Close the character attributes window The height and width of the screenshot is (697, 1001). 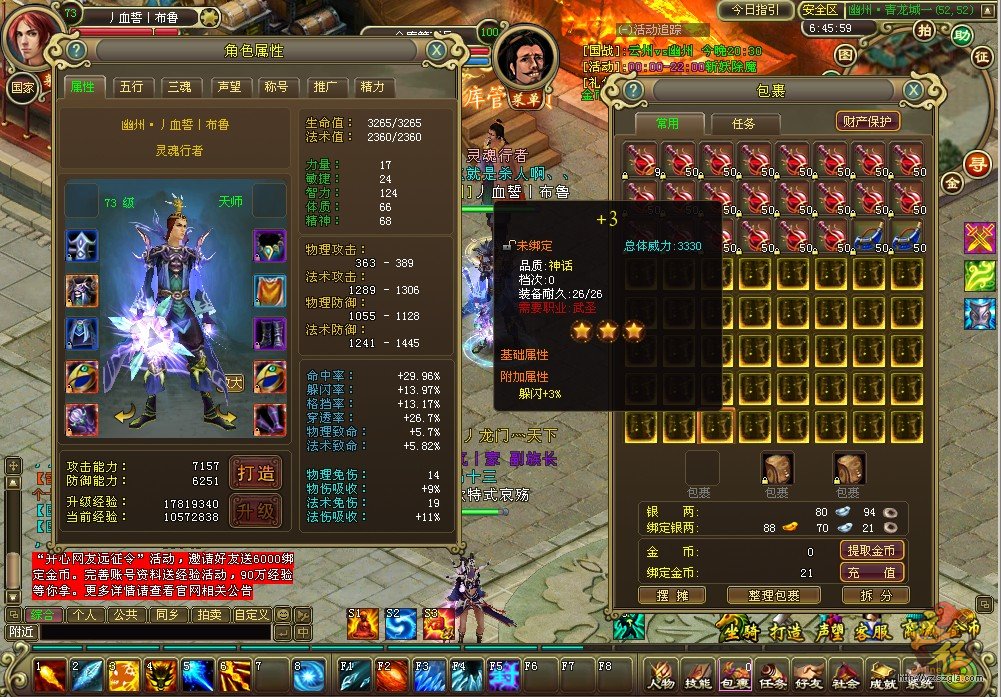pos(436,50)
